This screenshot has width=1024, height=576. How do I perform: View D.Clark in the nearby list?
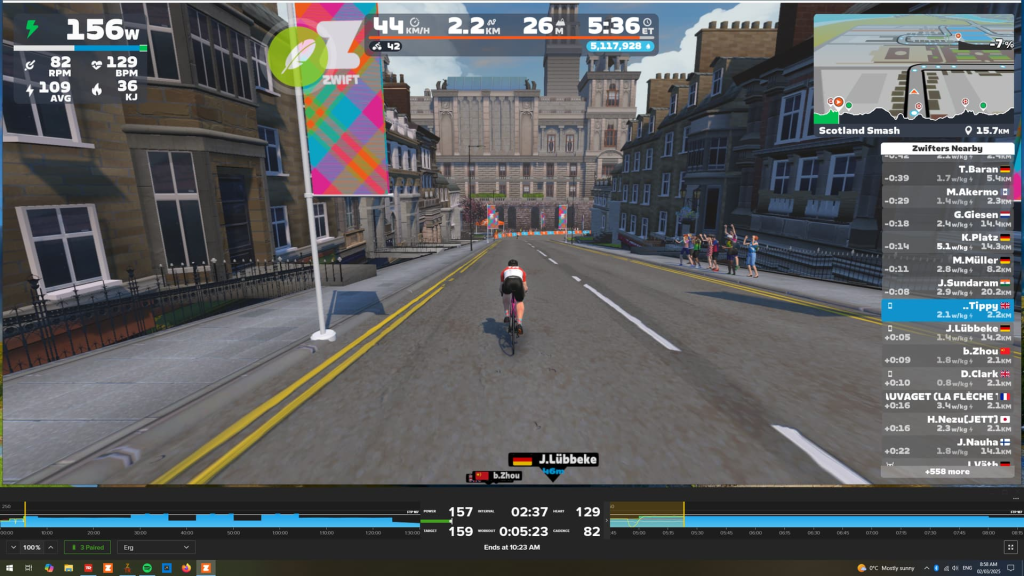(947, 378)
